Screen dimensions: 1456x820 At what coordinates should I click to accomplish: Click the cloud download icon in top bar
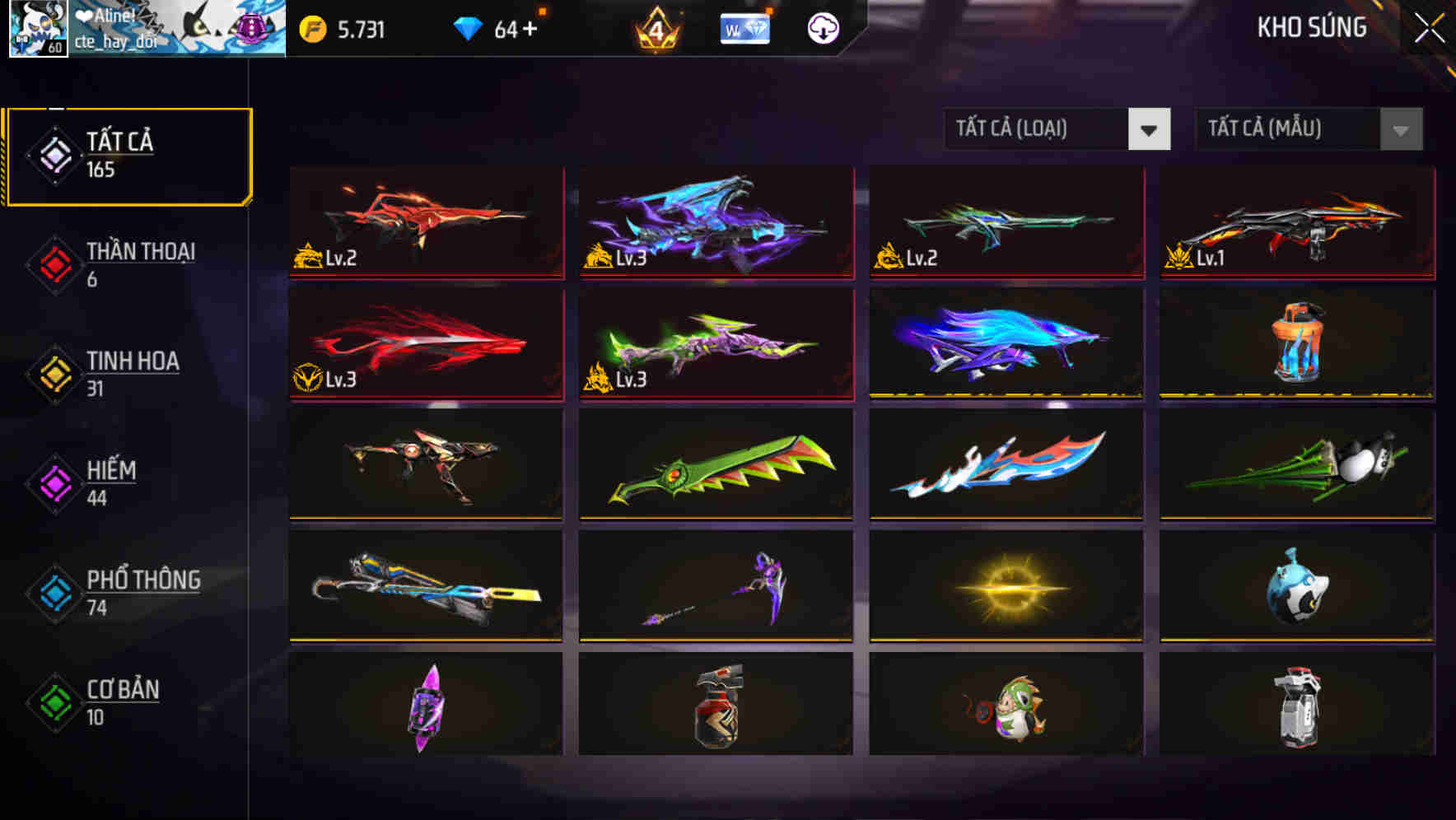824,28
